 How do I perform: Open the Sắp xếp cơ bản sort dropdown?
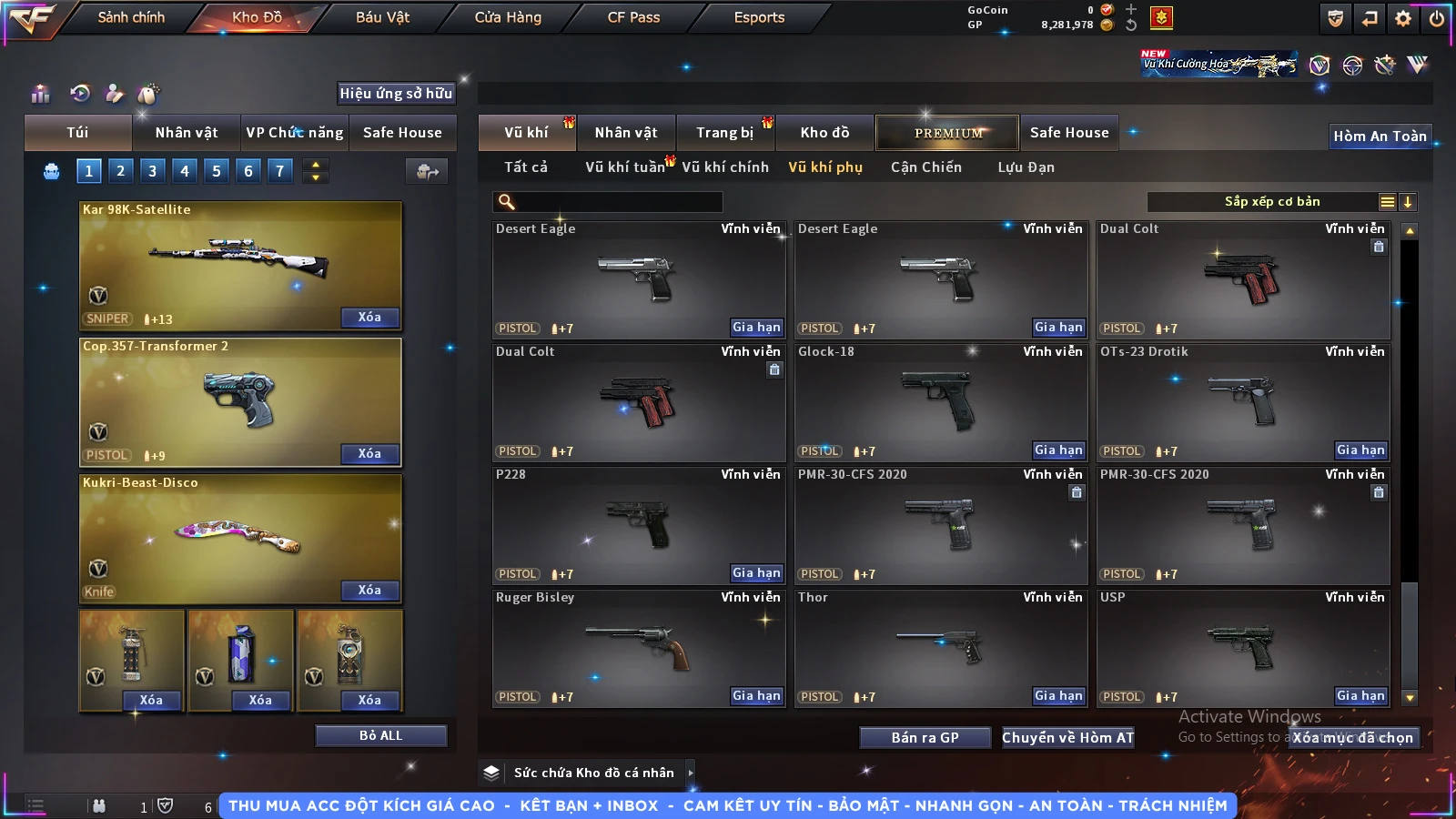point(1272,202)
